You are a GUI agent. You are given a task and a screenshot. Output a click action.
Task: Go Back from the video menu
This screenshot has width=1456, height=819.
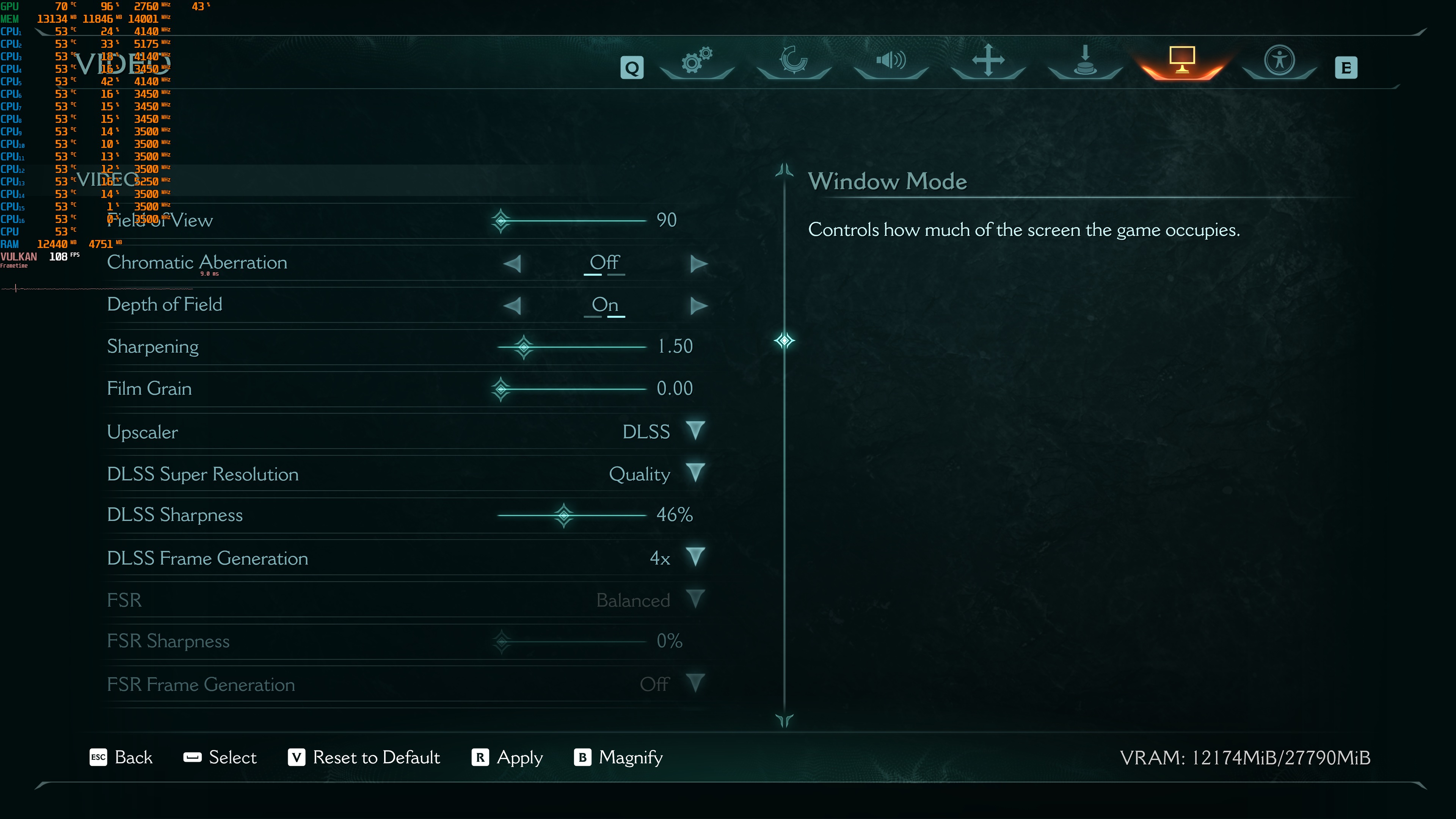point(121,758)
